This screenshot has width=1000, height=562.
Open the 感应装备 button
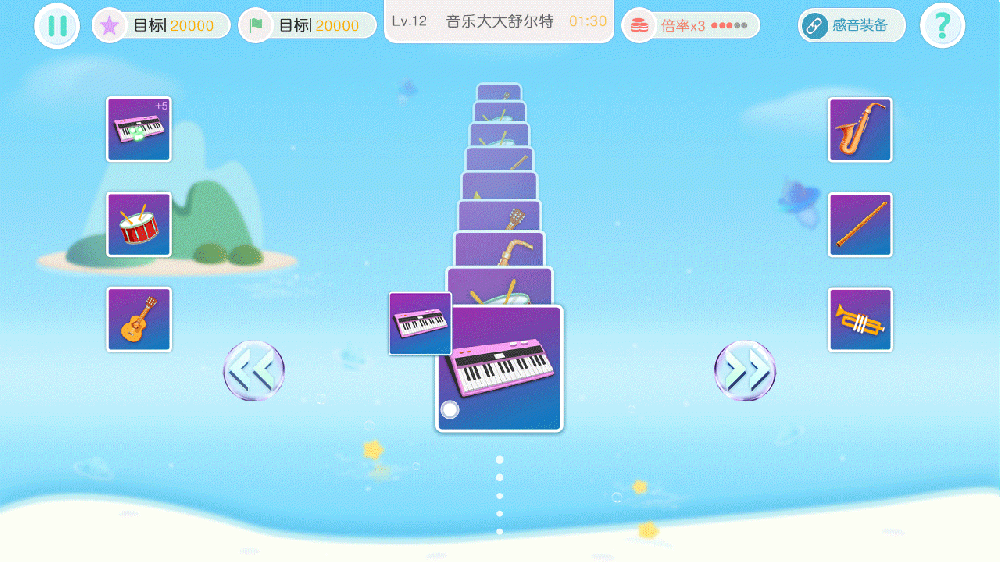coord(851,25)
